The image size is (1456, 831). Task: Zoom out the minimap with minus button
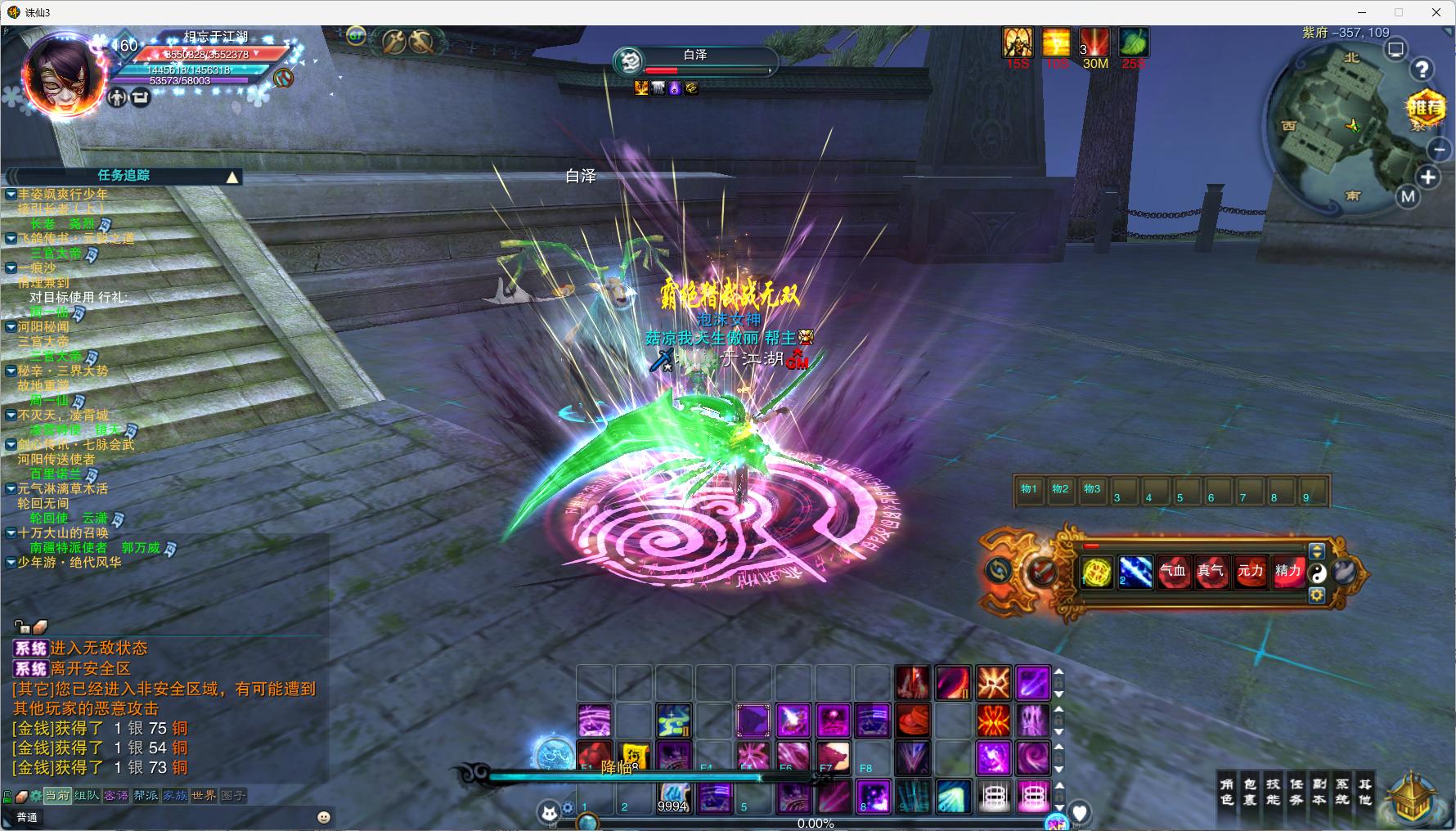pyautogui.click(x=1439, y=149)
